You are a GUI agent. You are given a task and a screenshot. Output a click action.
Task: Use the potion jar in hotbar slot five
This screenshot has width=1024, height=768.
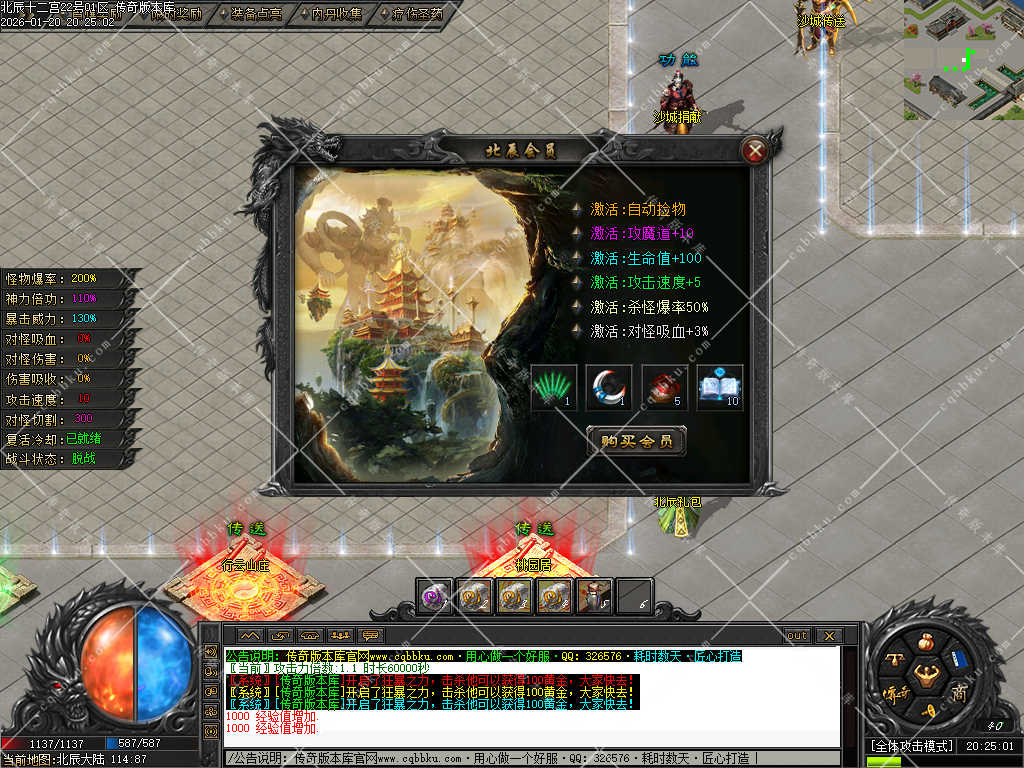click(x=596, y=596)
